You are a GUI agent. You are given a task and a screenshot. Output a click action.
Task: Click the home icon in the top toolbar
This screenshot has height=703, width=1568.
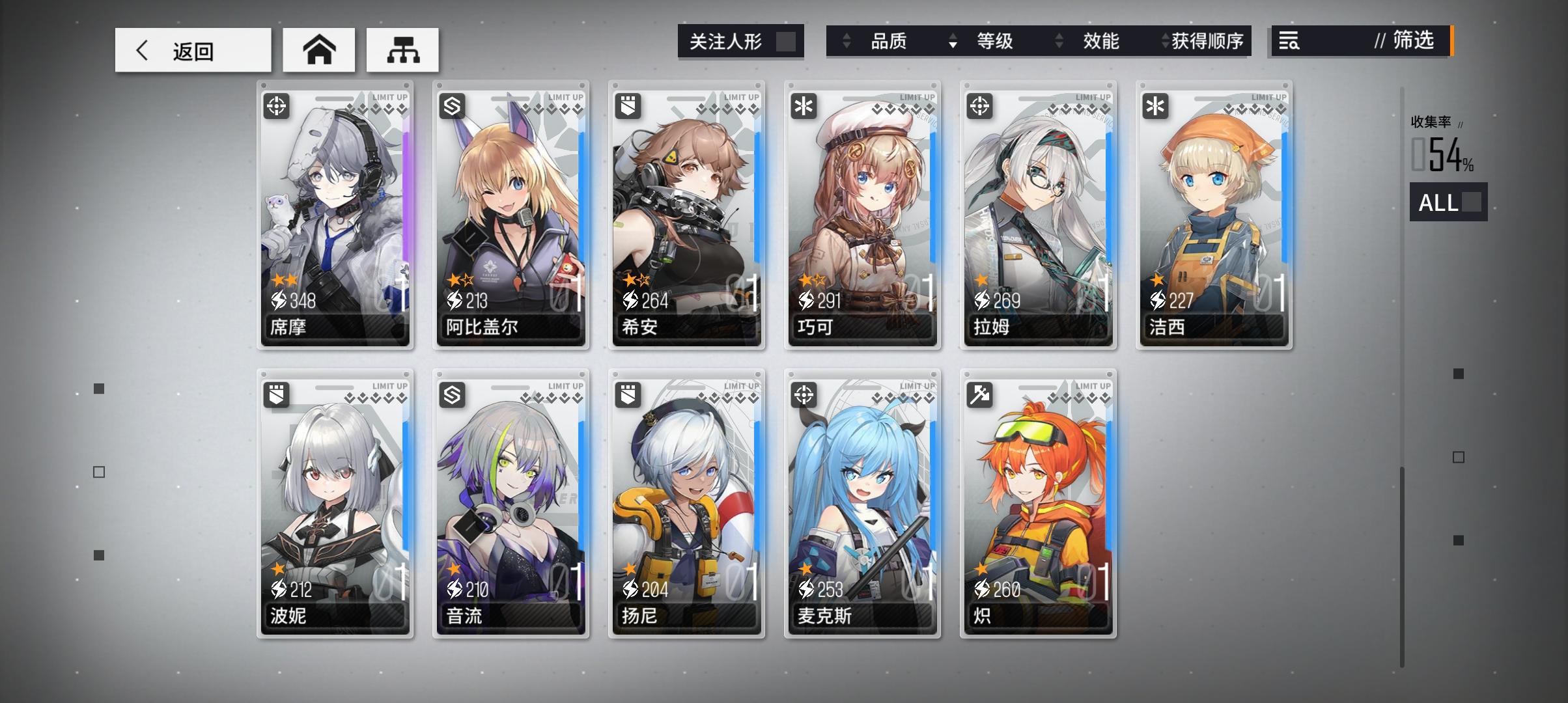coord(318,49)
